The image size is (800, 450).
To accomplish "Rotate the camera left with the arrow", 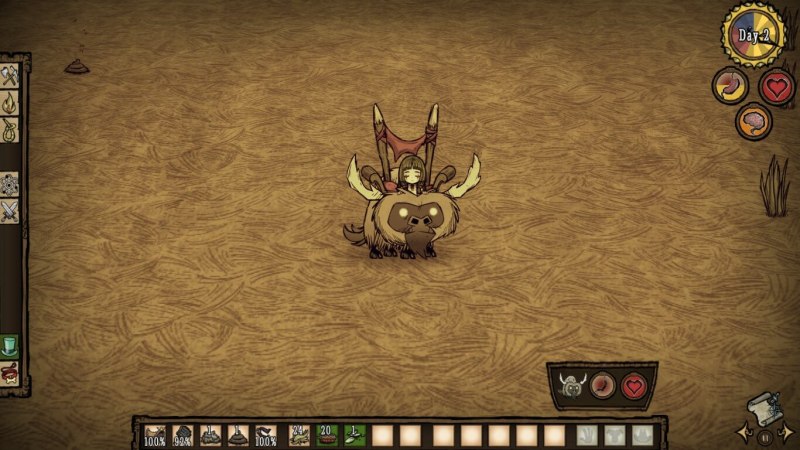I will coord(745,432).
